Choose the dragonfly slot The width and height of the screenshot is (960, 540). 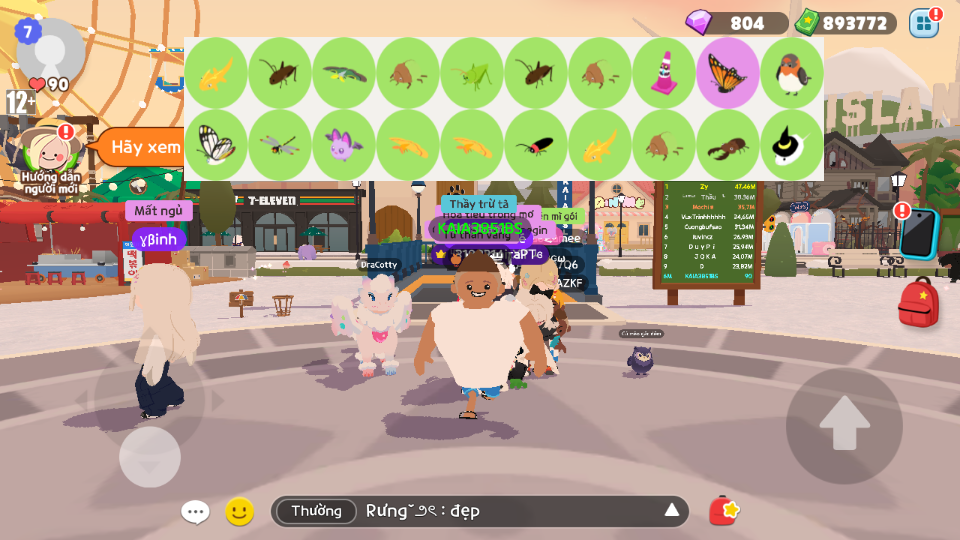click(280, 145)
